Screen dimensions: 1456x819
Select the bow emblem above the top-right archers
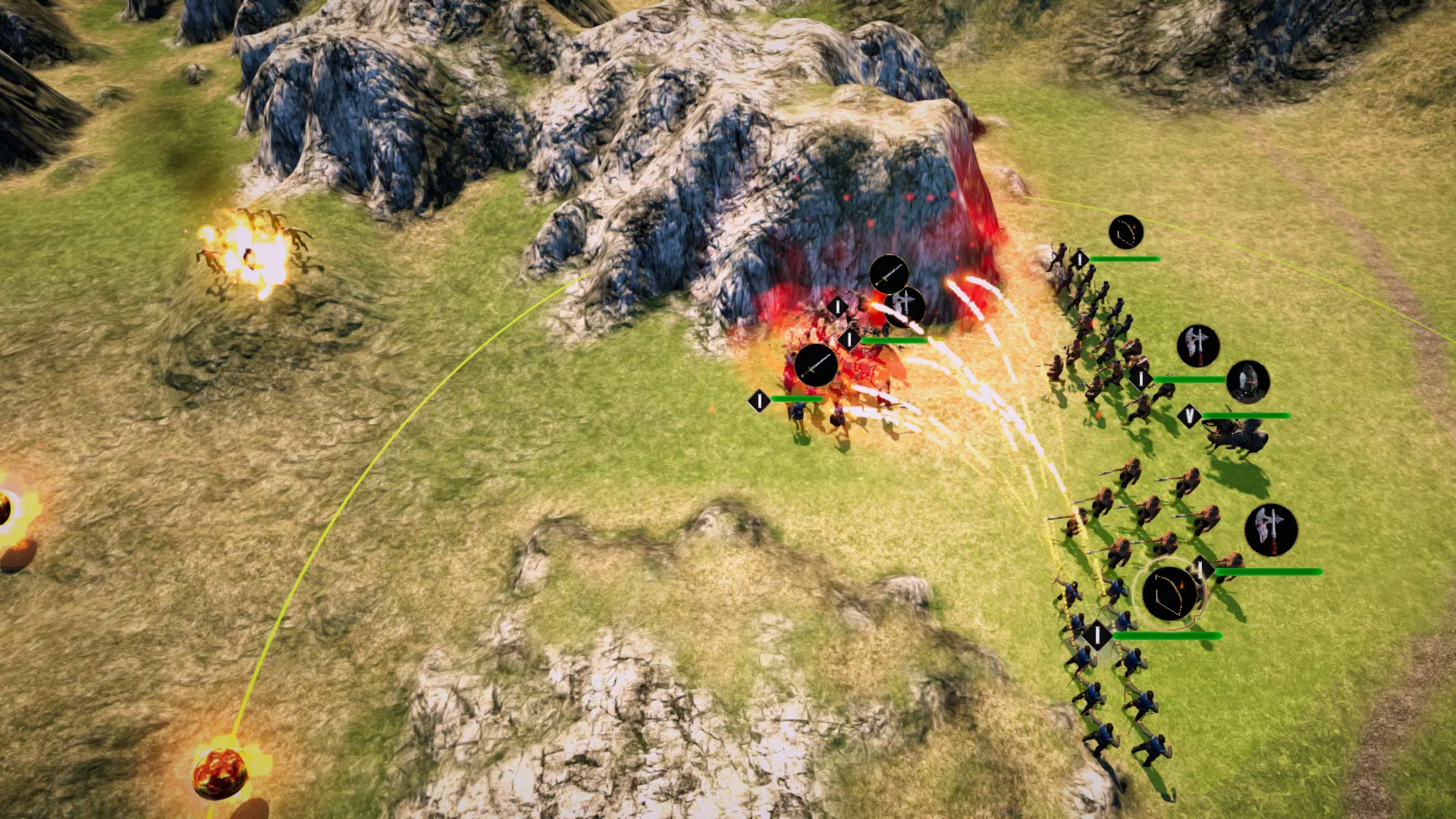(1125, 231)
